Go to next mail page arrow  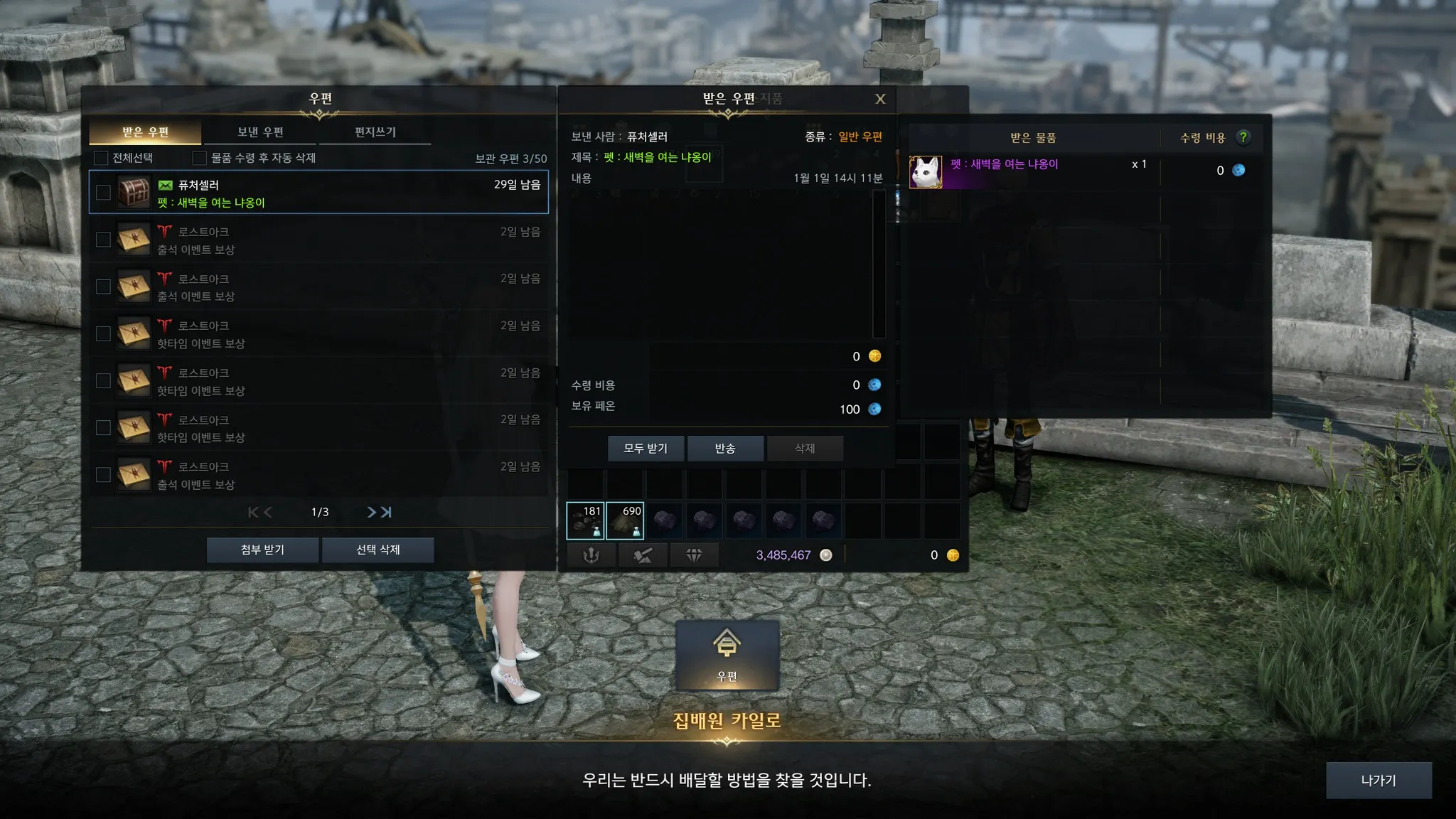pos(371,512)
